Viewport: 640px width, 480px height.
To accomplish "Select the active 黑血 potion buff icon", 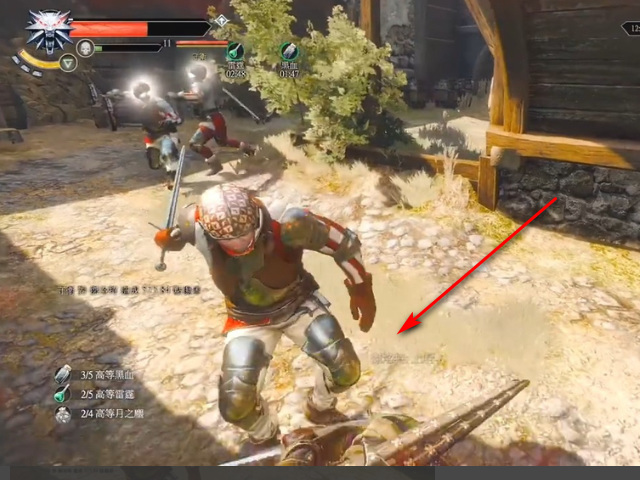I will (289, 52).
